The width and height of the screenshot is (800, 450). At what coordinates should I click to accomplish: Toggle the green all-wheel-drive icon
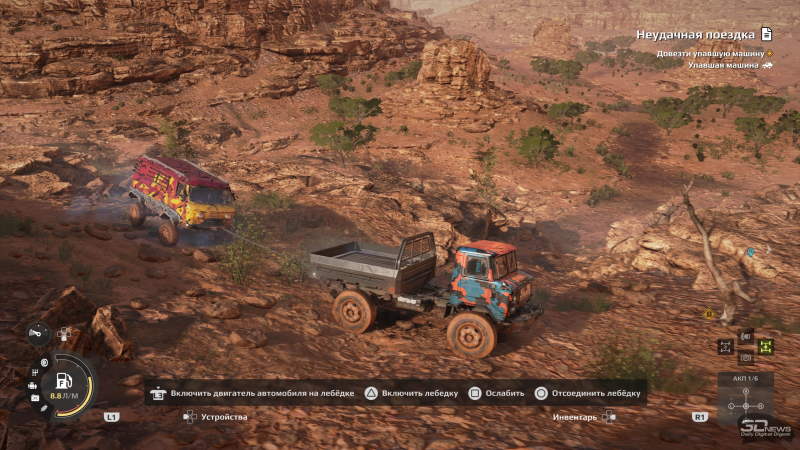(x=765, y=347)
